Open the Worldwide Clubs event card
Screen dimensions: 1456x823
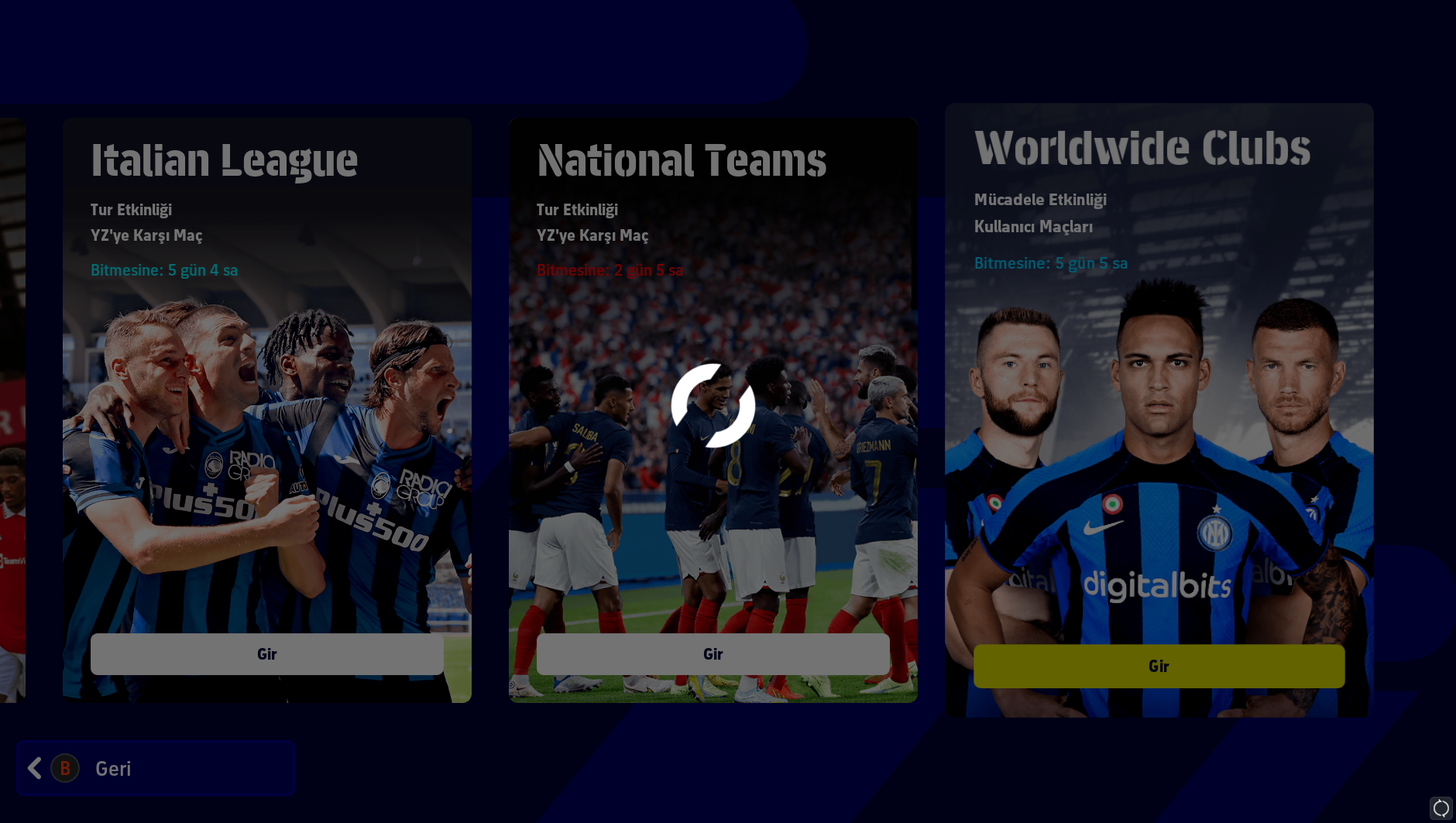(1159, 666)
